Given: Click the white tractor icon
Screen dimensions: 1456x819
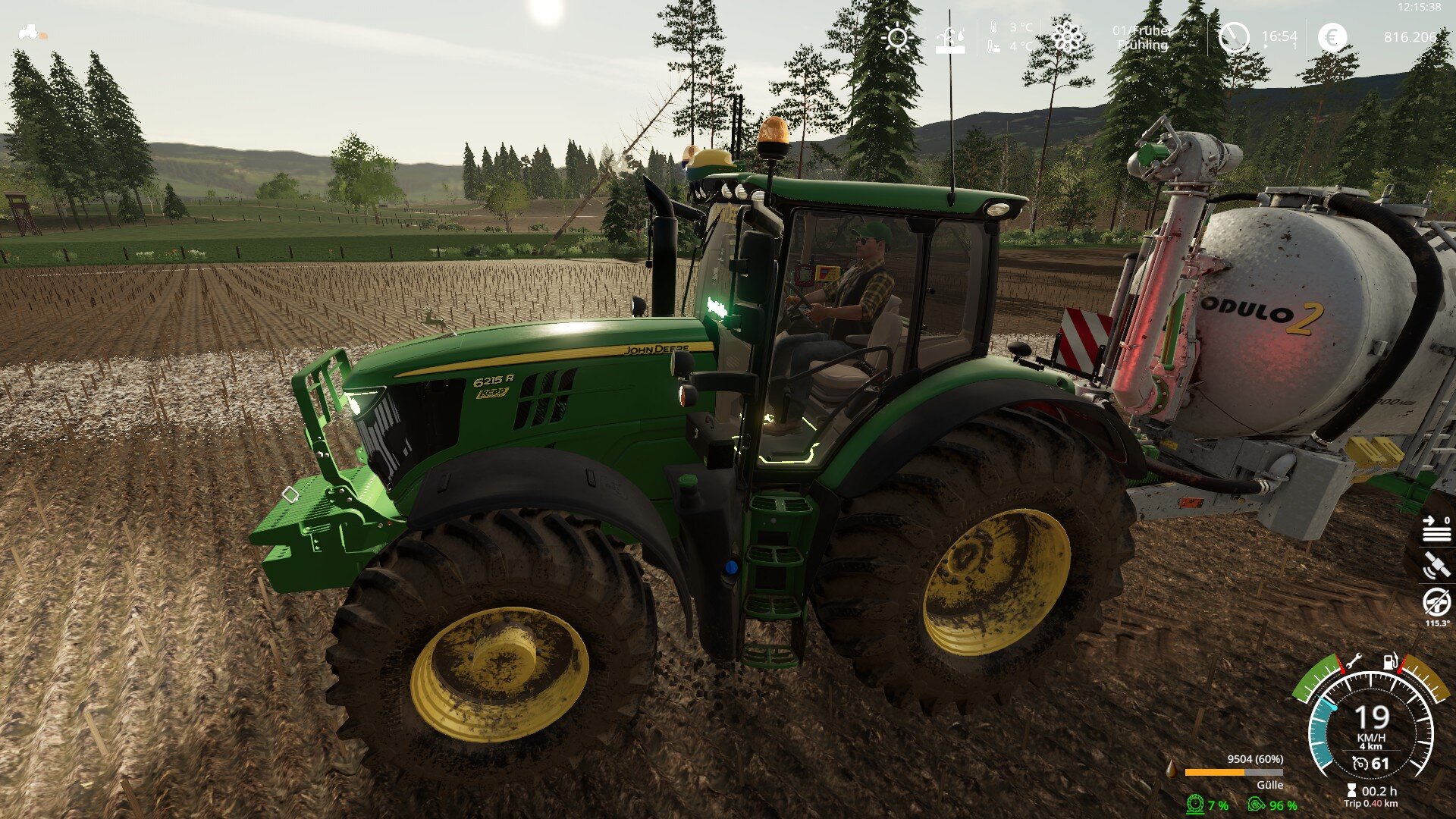Looking at the screenshot, I should coord(30,33).
